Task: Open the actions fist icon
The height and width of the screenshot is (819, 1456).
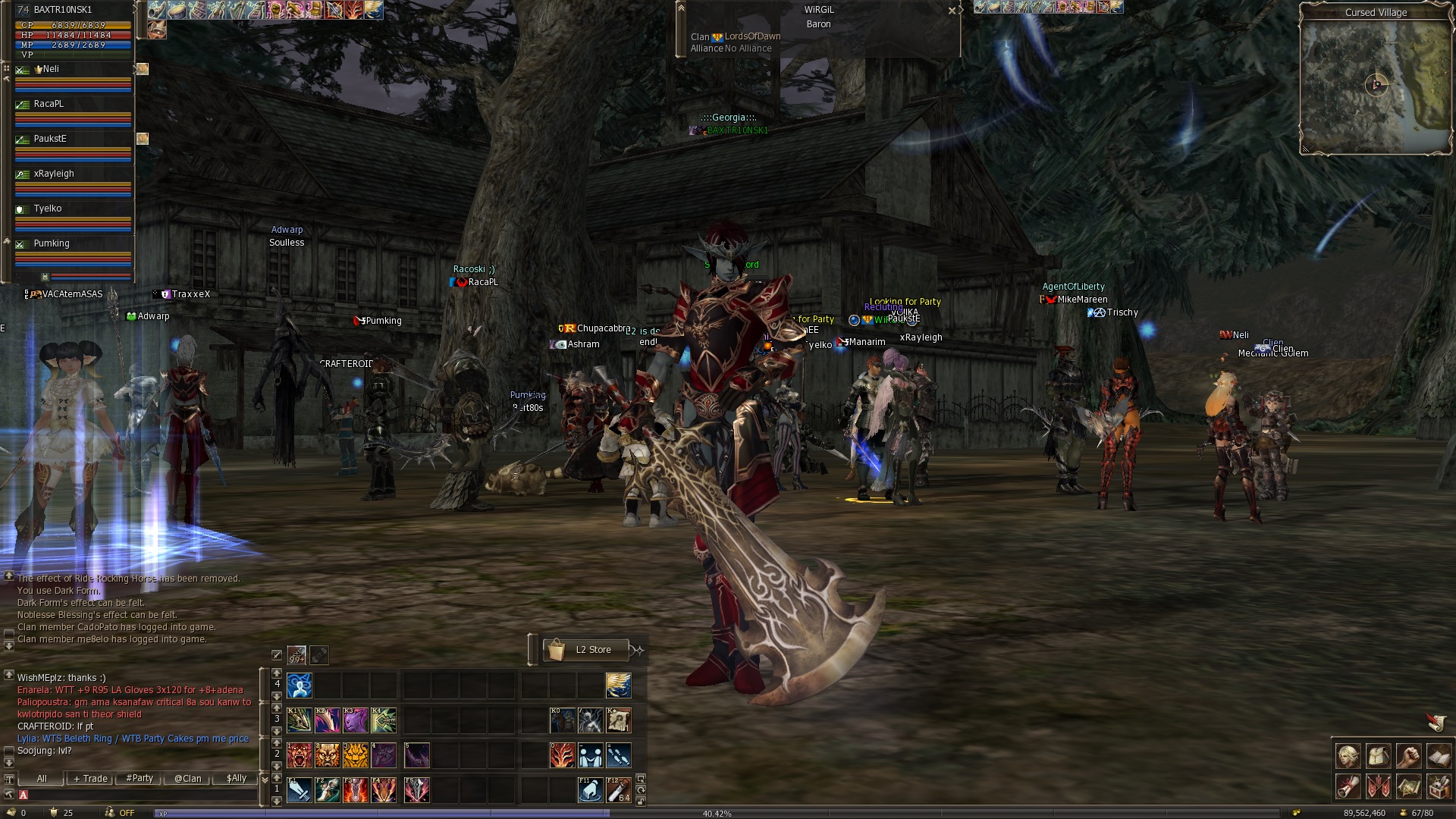Action: [1408, 756]
